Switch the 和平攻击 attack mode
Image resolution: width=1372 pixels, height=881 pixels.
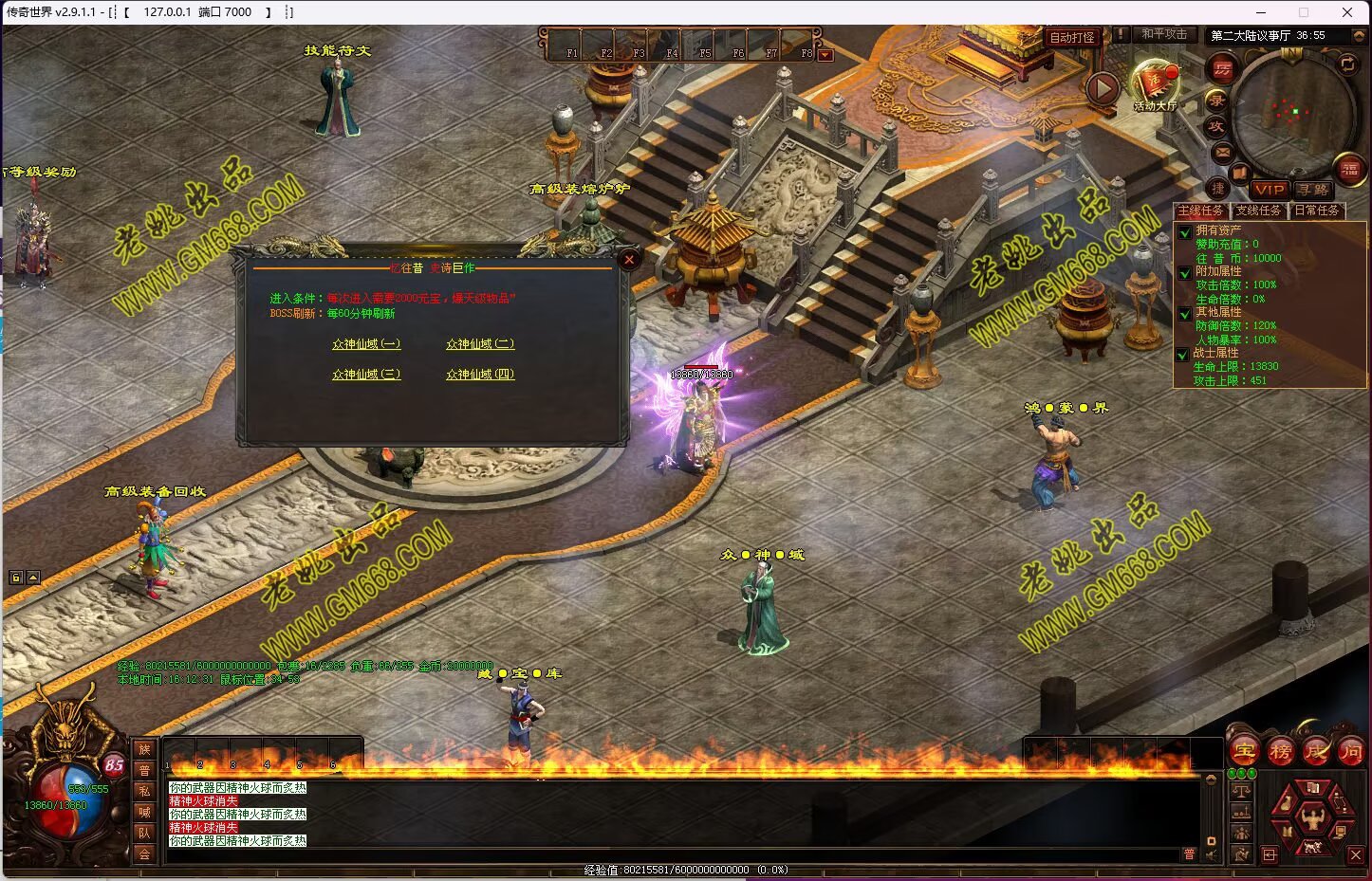pyautogui.click(x=1164, y=34)
